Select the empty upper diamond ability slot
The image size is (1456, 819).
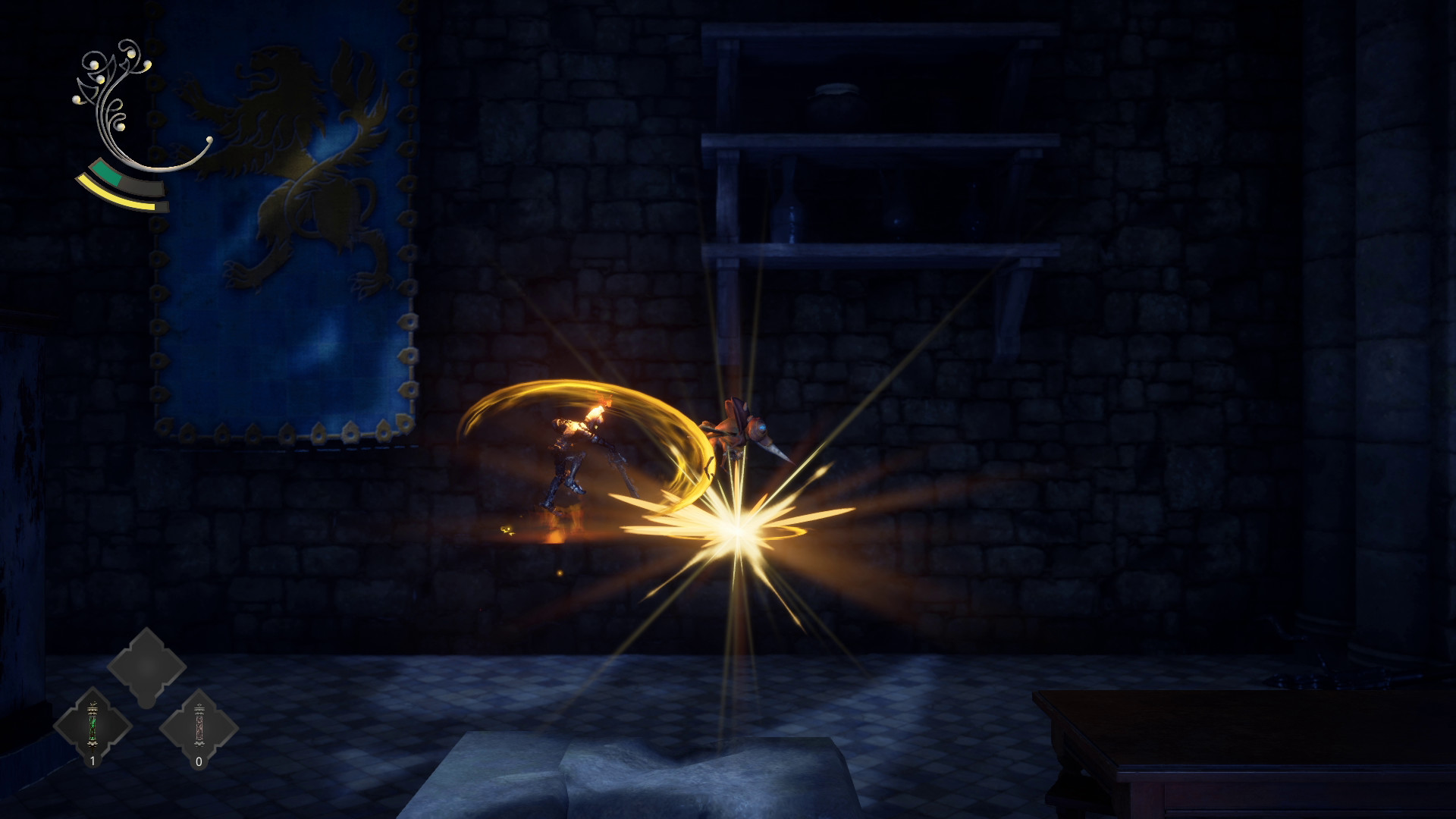[x=146, y=666]
